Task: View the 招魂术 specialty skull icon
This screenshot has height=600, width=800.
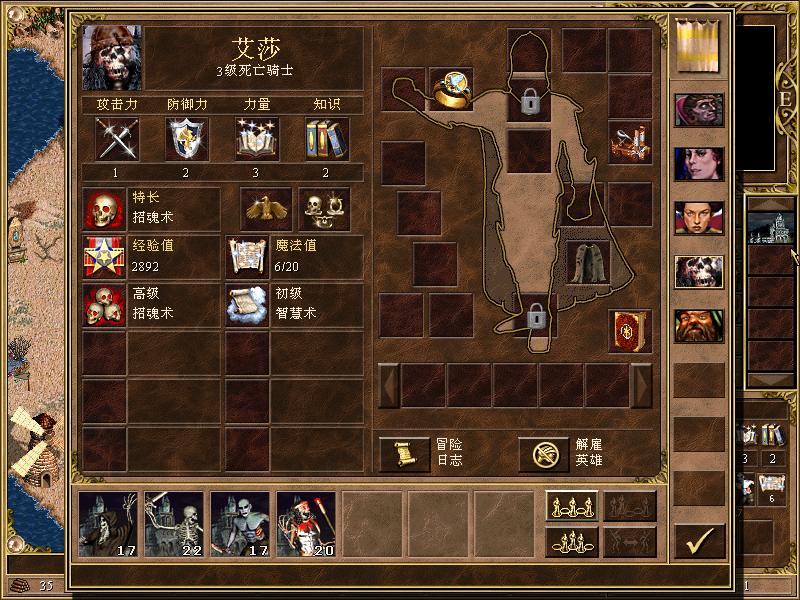Action: tap(103, 209)
